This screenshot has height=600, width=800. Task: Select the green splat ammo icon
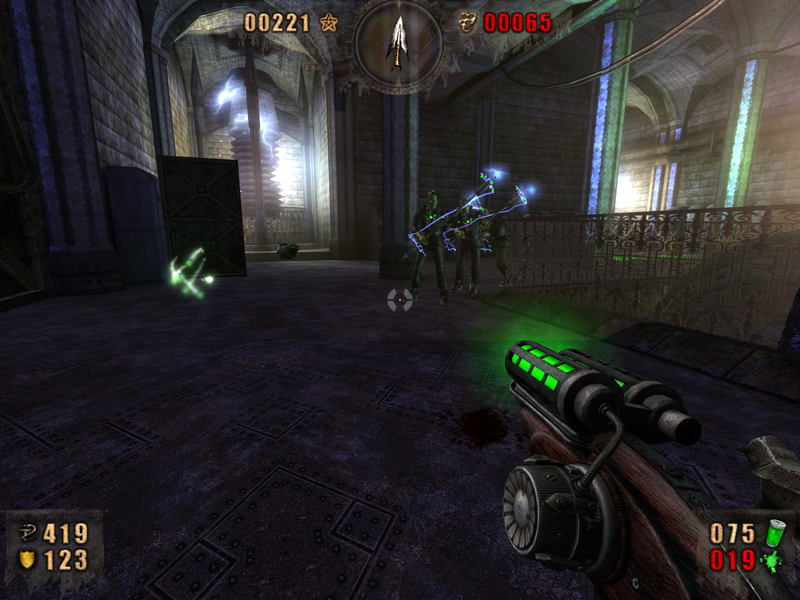(x=772, y=560)
